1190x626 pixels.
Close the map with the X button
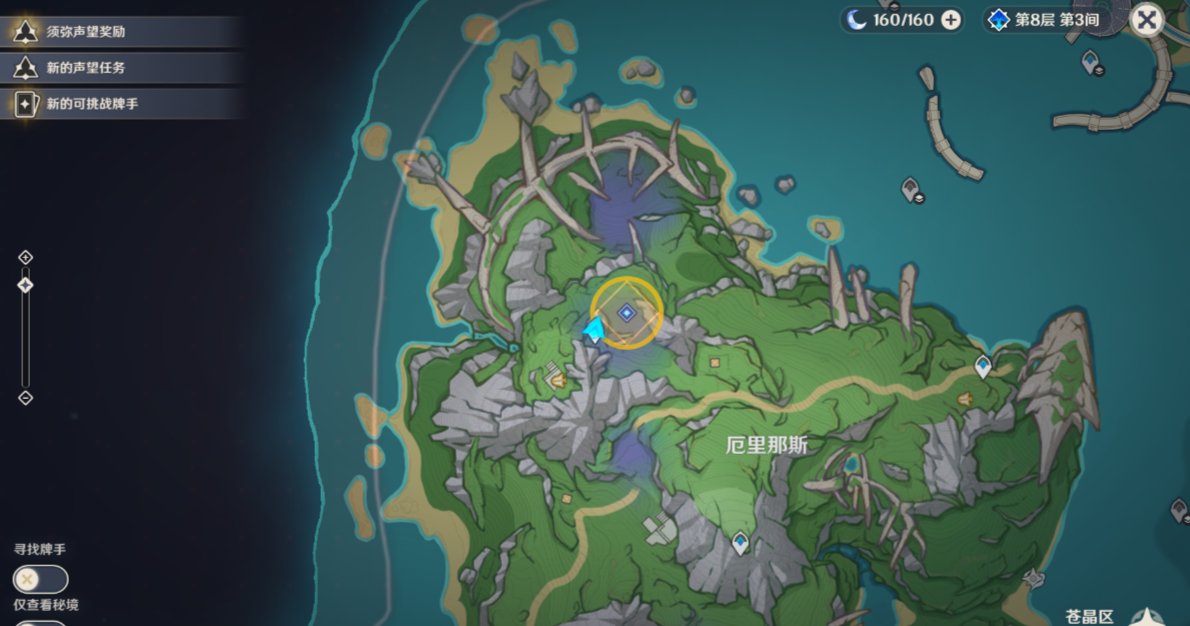click(1147, 19)
